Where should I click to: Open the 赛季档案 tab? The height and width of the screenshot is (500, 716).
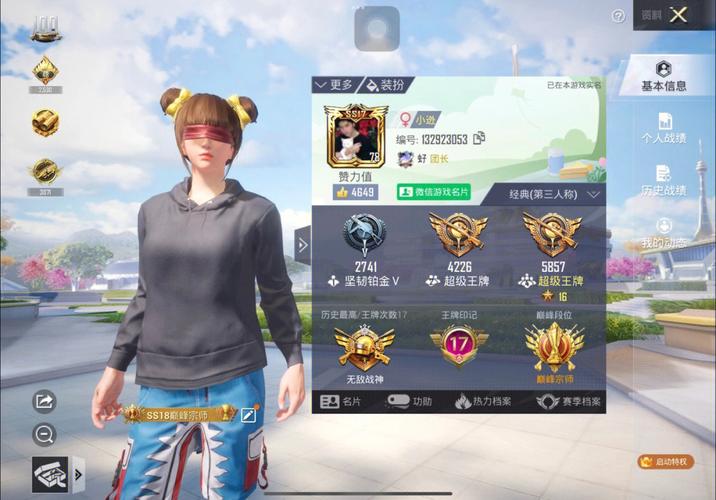click(568, 401)
